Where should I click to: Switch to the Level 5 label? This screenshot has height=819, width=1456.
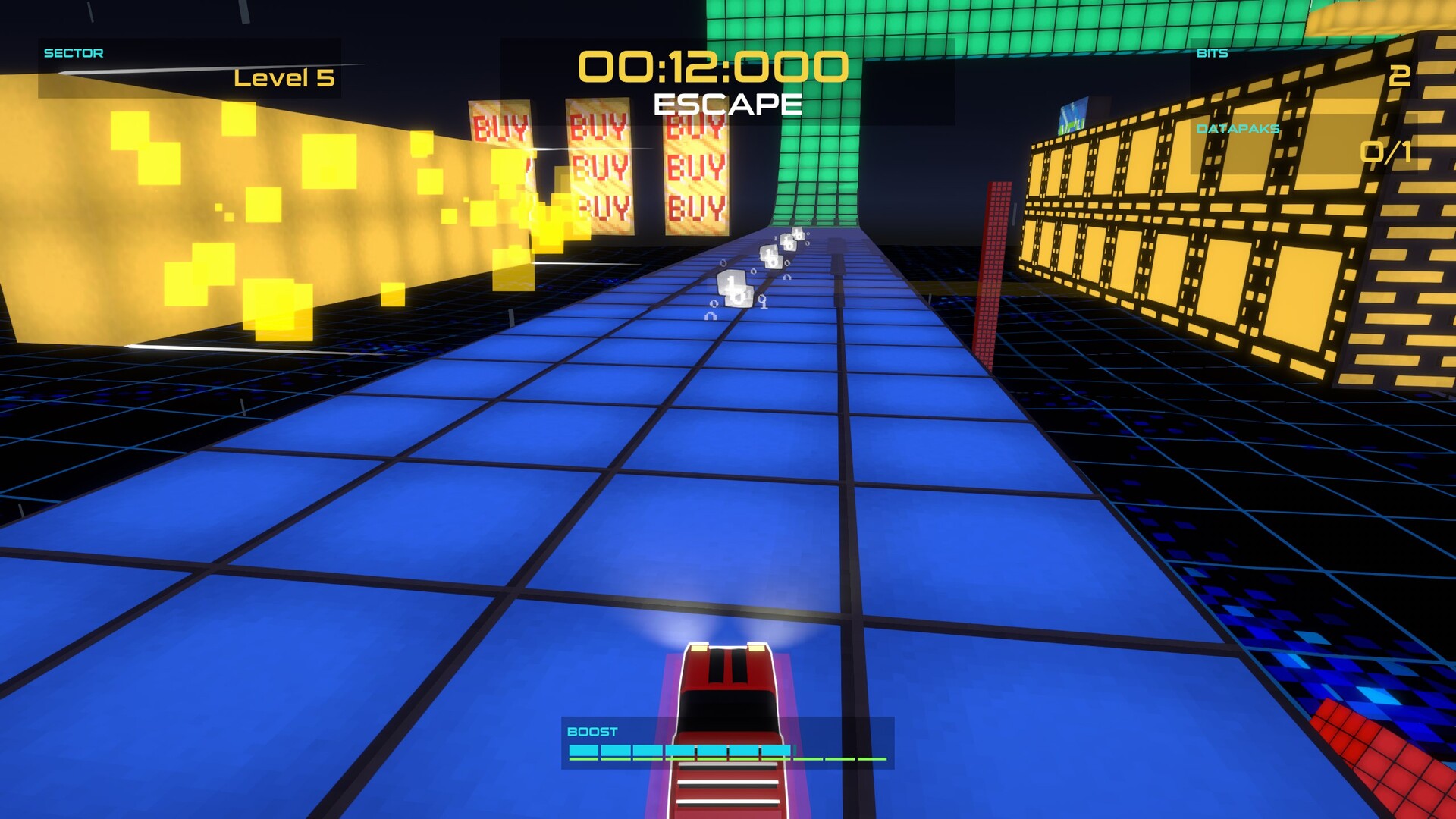tap(282, 78)
